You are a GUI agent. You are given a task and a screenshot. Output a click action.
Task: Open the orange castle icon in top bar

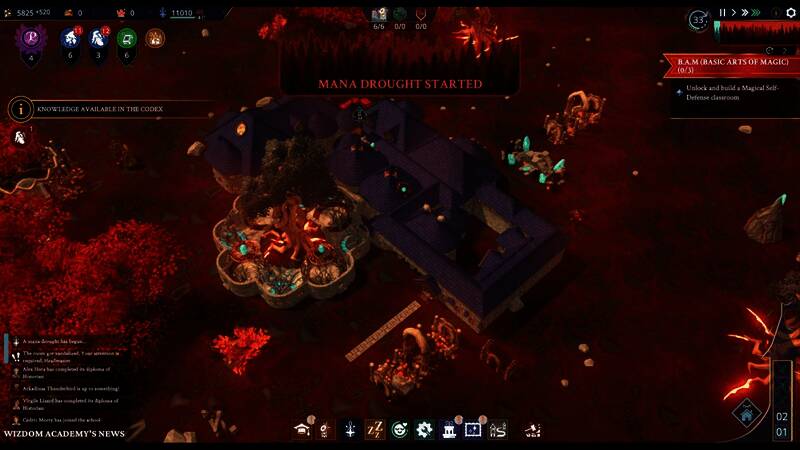tap(154, 39)
